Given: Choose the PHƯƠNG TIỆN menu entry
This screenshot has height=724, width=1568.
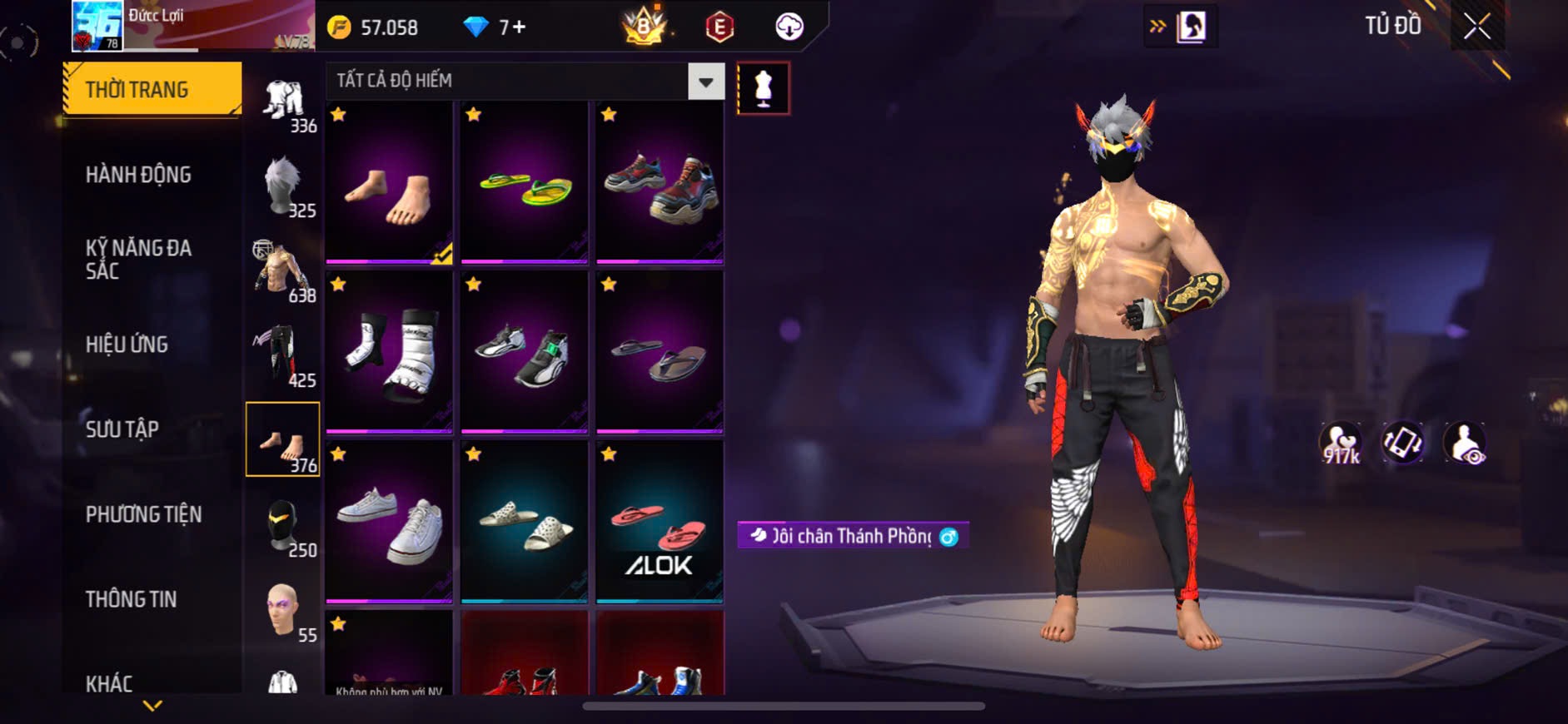Looking at the screenshot, I should click(143, 514).
